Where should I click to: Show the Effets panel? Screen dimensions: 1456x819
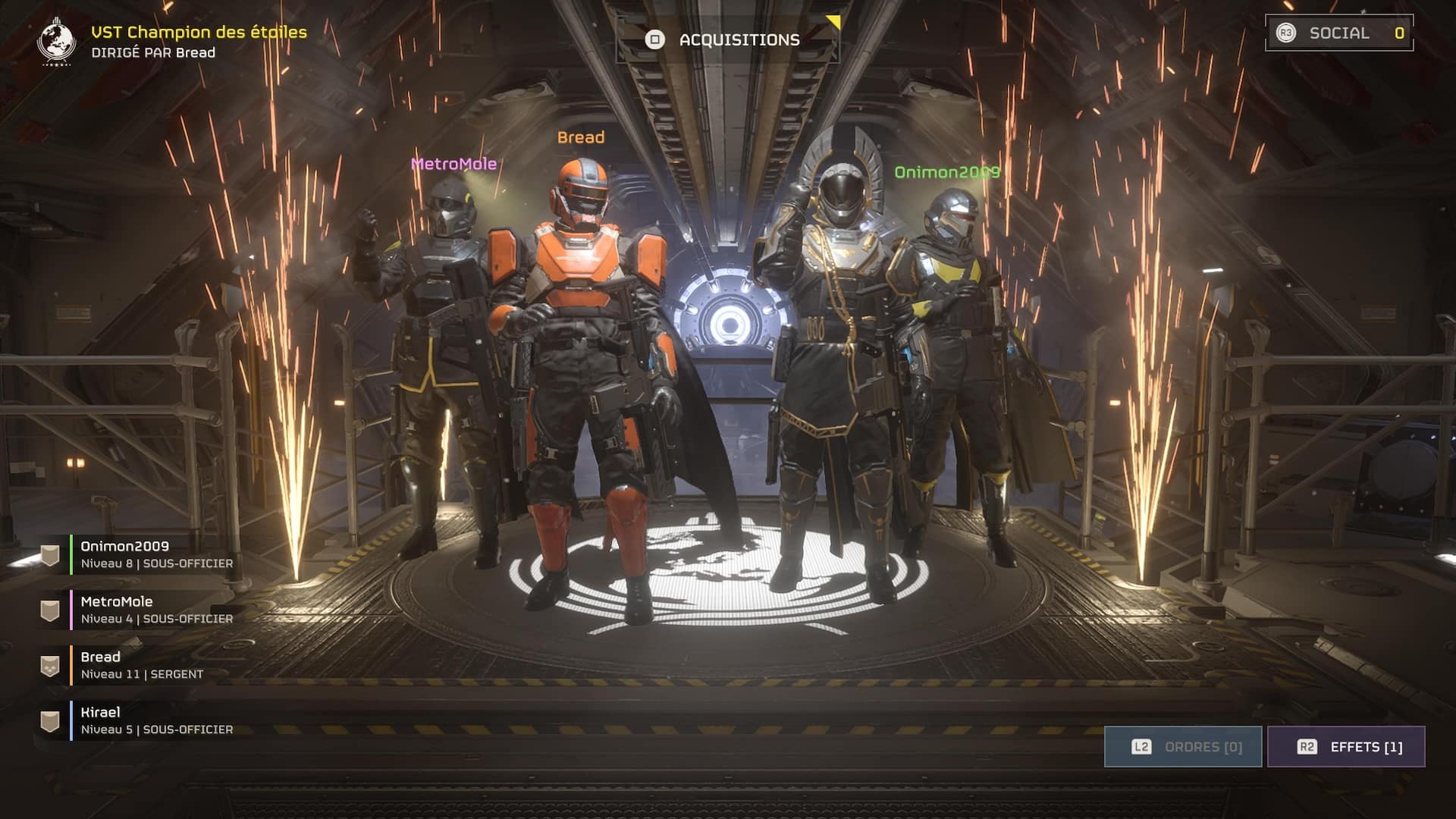[1346, 747]
